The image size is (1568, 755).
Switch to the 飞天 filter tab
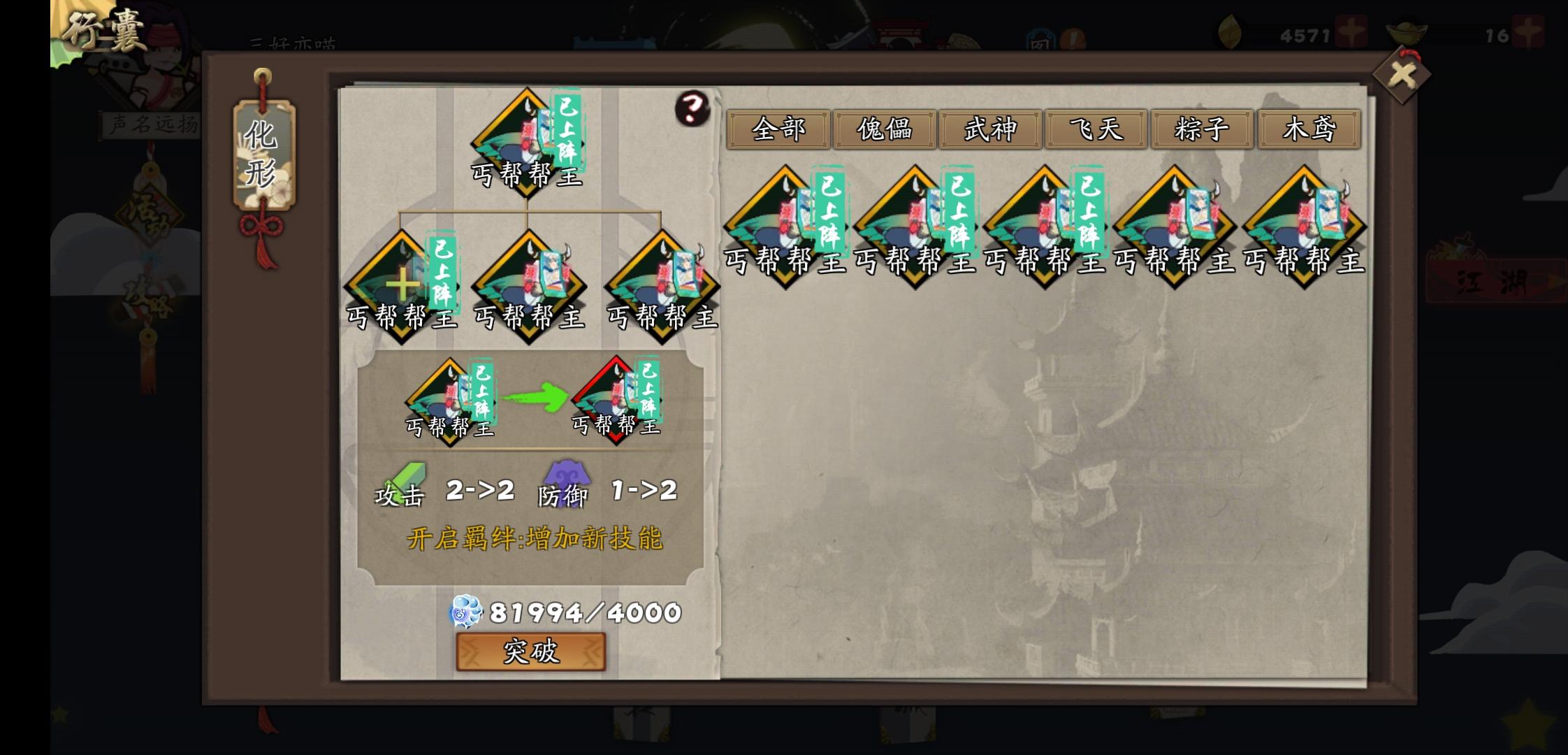click(x=1096, y=129)
